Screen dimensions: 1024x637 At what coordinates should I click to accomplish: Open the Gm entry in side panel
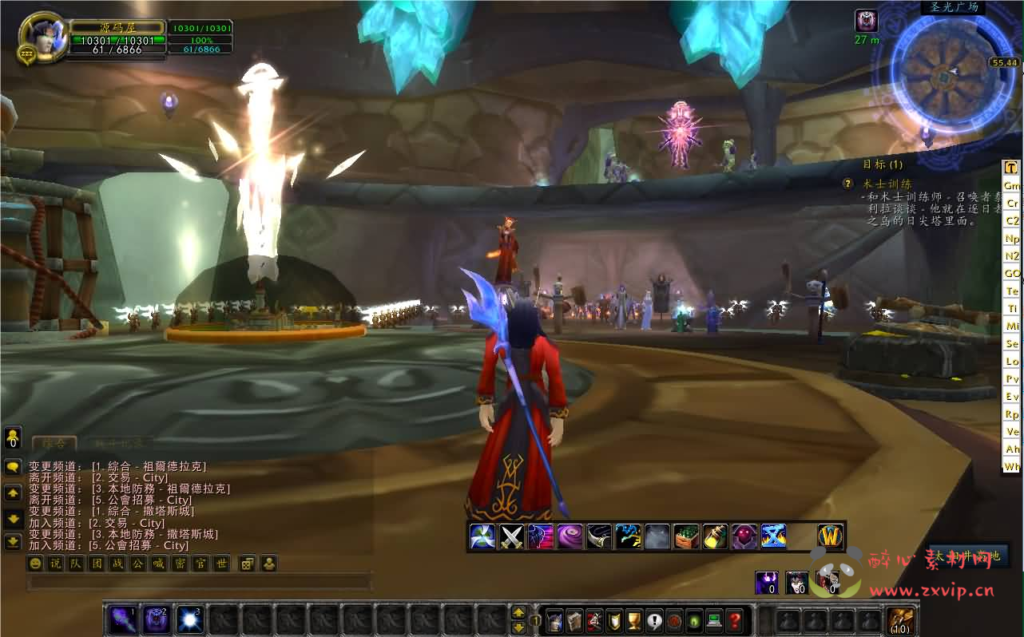point(1012,186)
